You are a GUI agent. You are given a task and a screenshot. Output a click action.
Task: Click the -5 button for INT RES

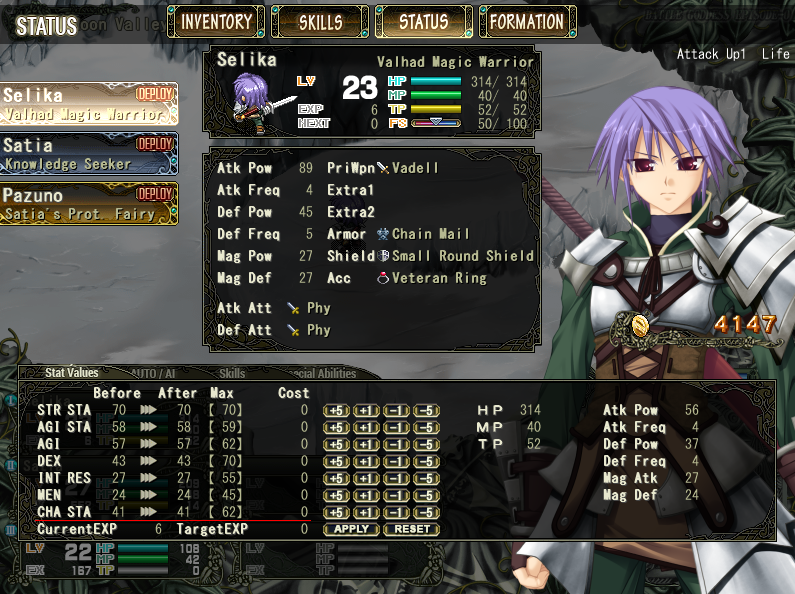[427, 478]
